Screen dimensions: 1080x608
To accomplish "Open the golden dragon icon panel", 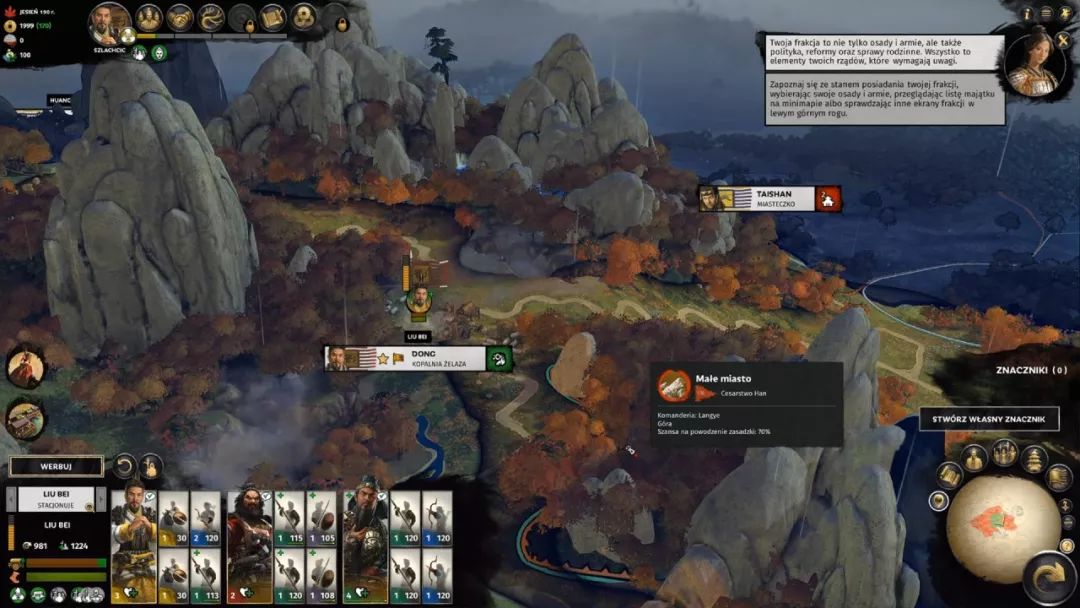I will [211, 17].
